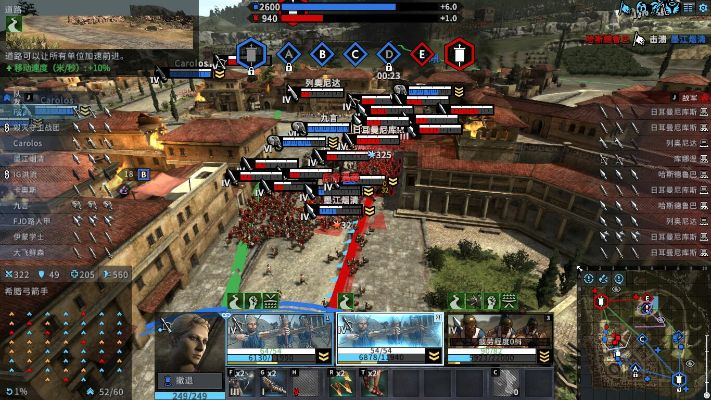Select capture point B marker
Screen dimensions: 711x400
click(322, 53)
